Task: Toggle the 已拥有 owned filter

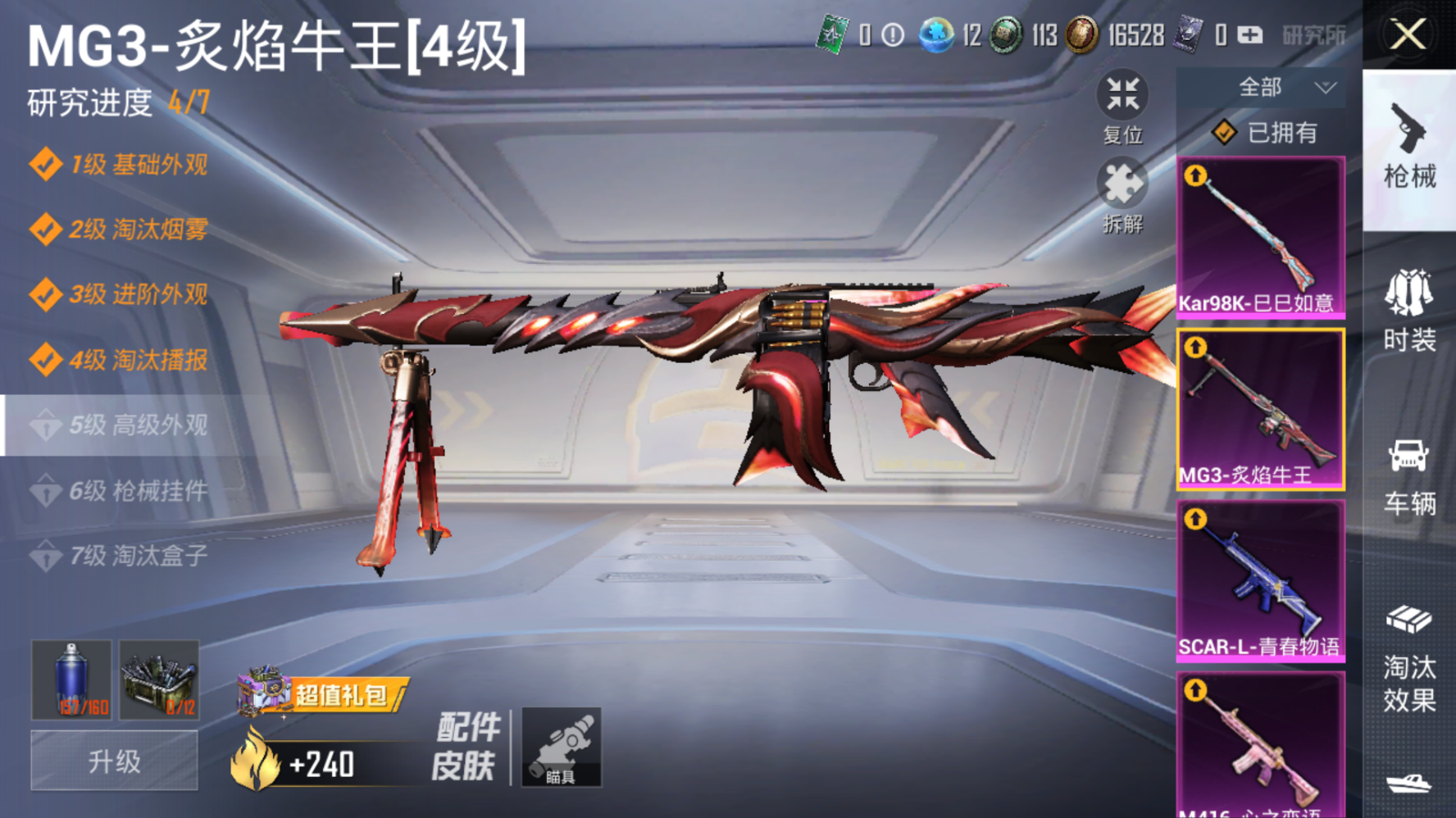Action: [x=1267, y=133]
